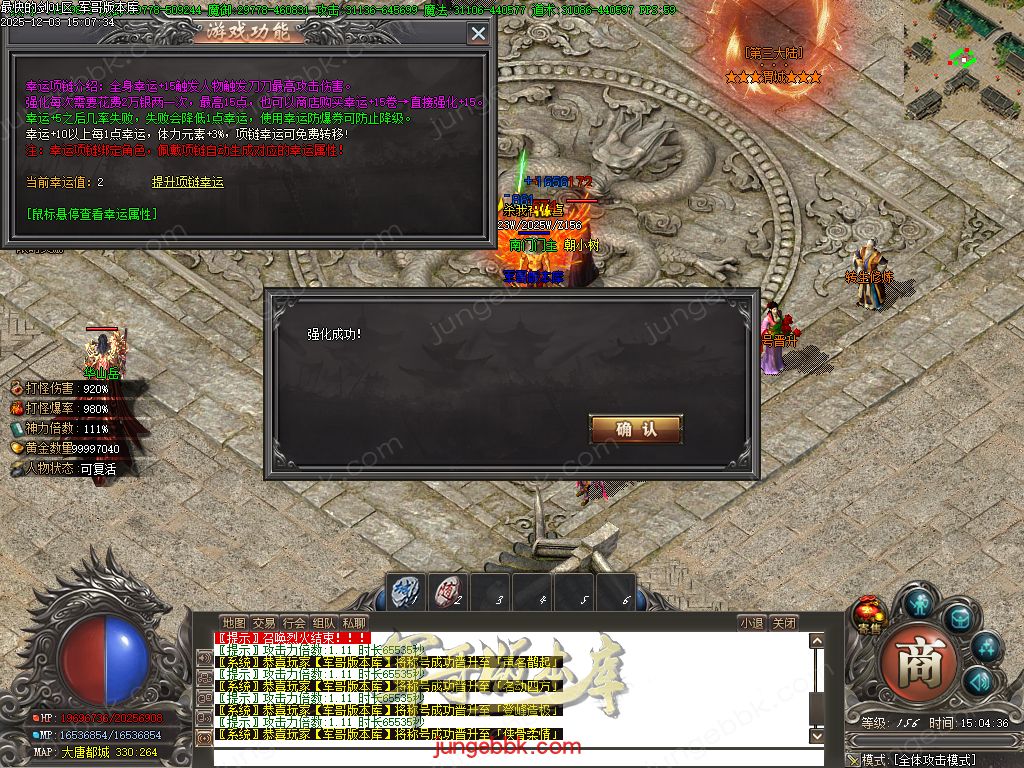This screenshot has width=1024, height=768.
Task: Click the [鼠标悬停查看幸运属性] text
Action: [91, 213]
